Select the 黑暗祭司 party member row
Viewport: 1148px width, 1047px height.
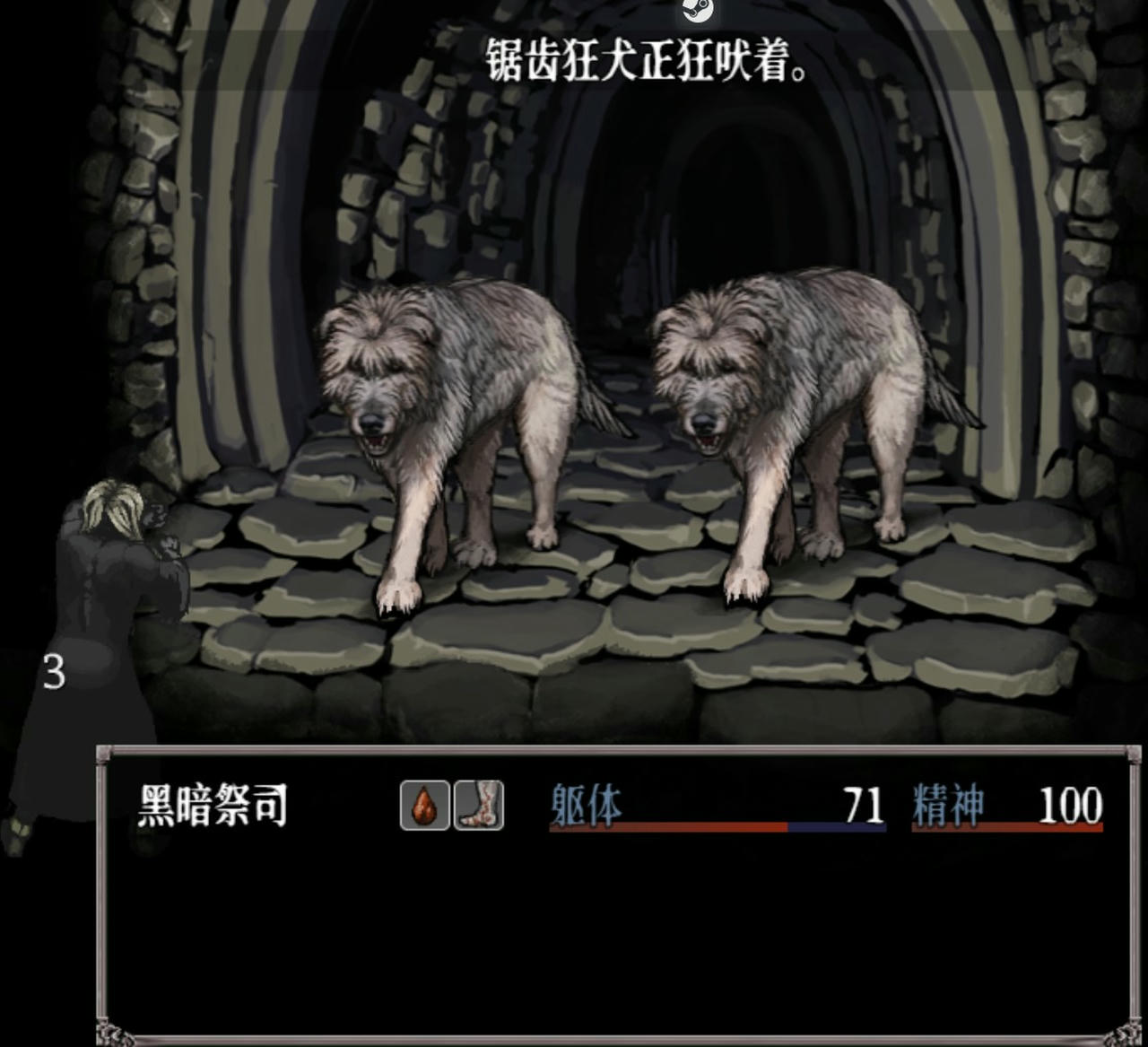click(213, 805)
